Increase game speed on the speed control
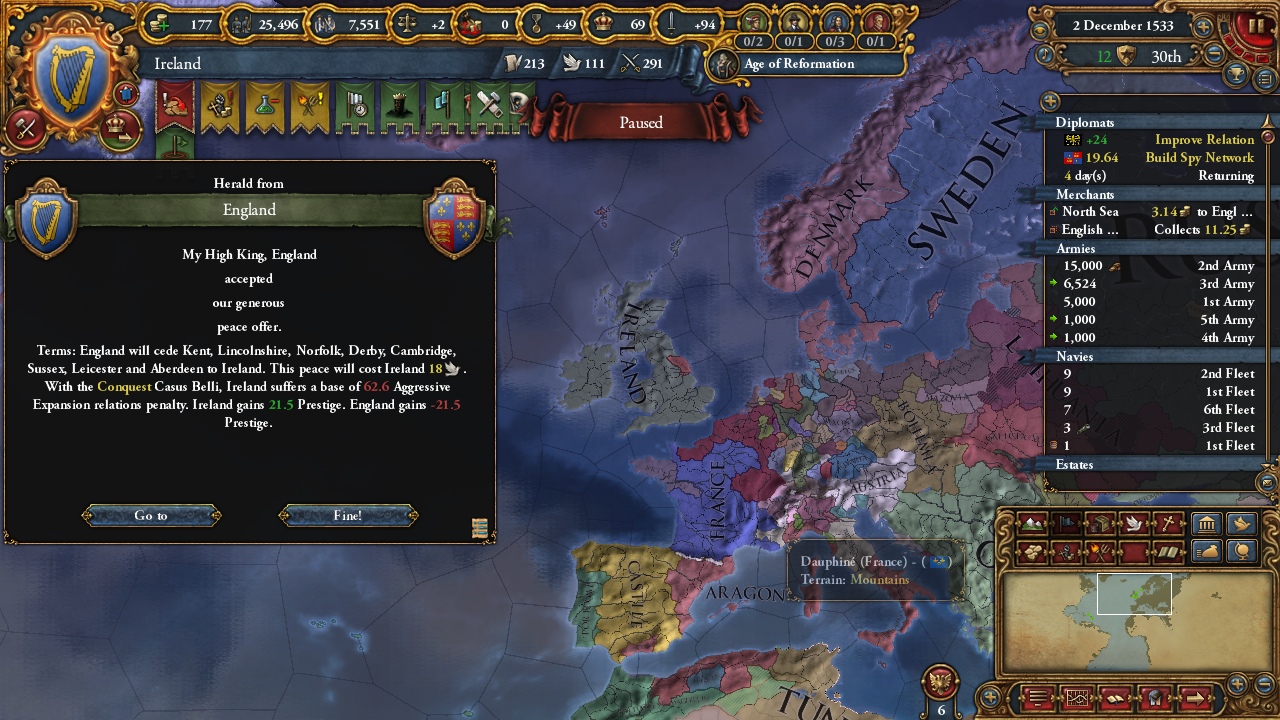 [x=1202, y=26]
